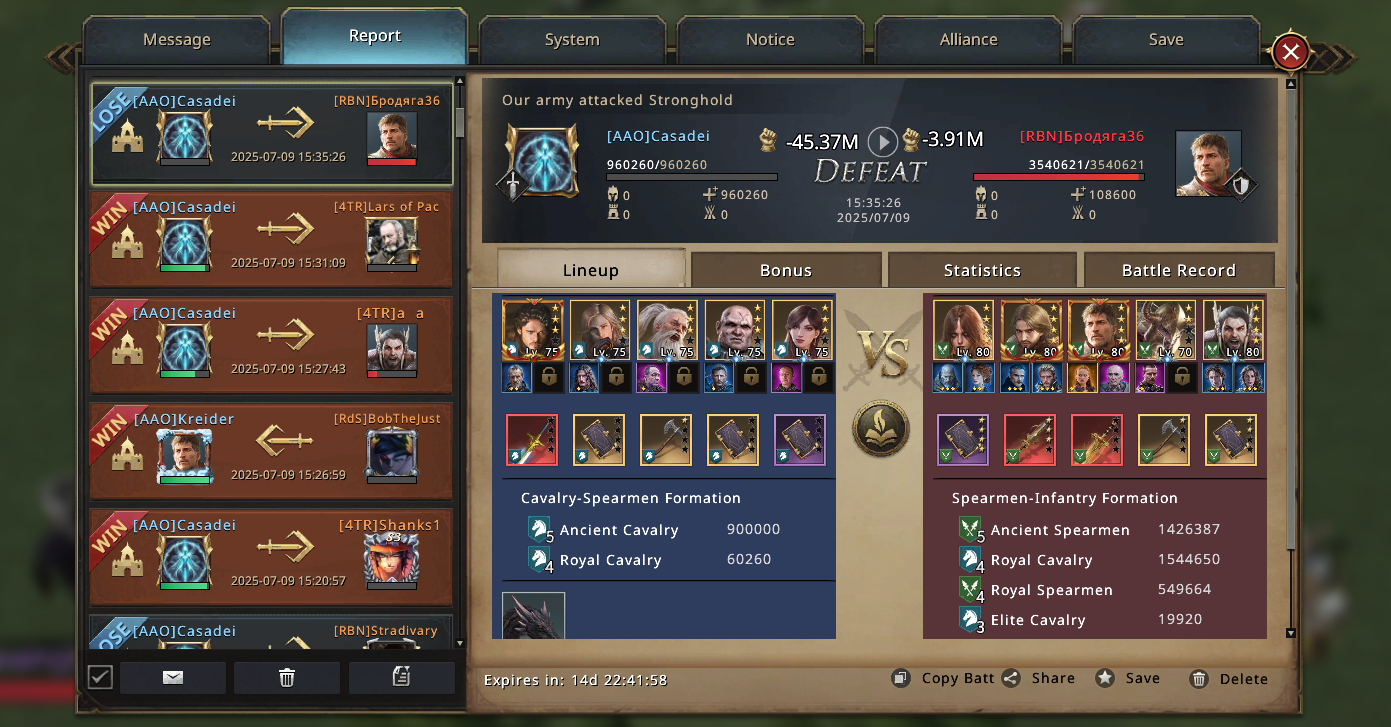Save this report with the star button
Image resolution: width=1391 pixels, height=727 pixels.
pyautogui.click(x=1128, y=678)
